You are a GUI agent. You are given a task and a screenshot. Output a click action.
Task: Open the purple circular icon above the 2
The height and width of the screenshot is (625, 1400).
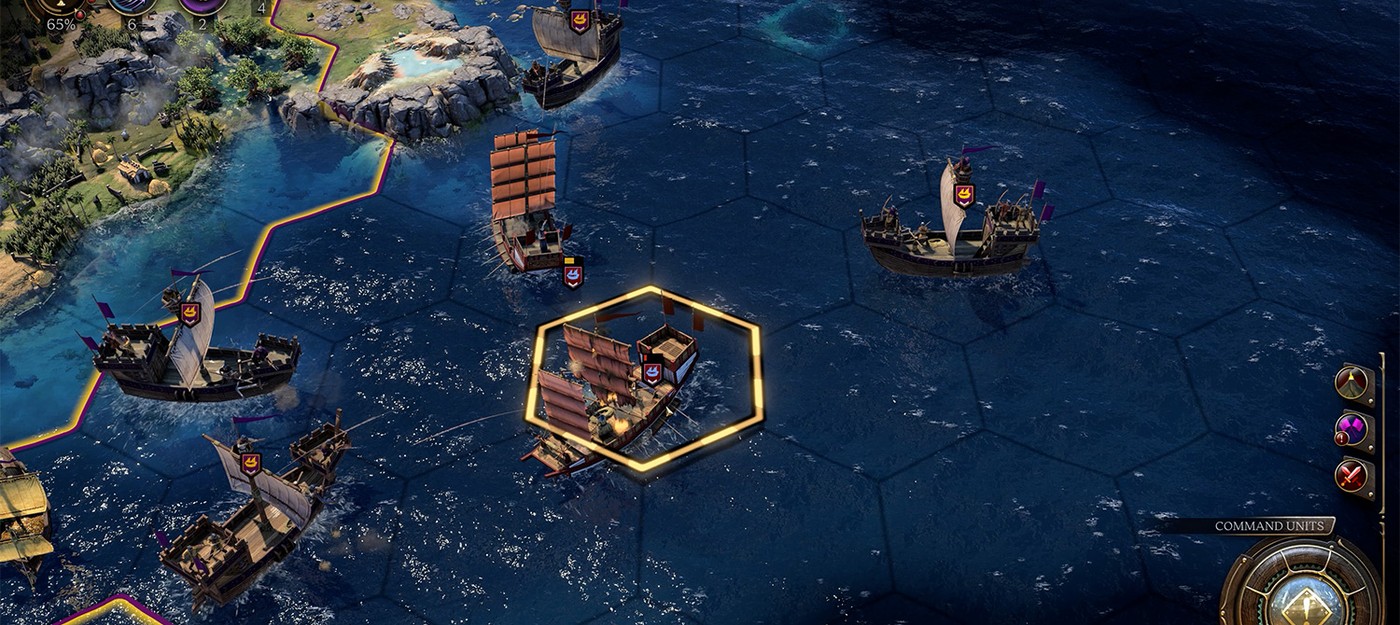click(x=201, y=5)
